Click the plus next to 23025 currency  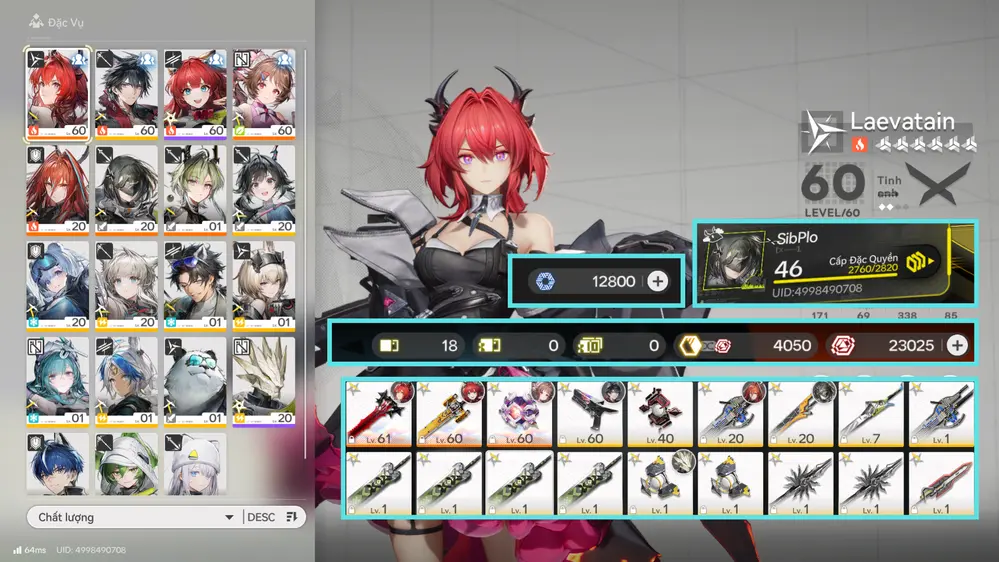(957, 345)
